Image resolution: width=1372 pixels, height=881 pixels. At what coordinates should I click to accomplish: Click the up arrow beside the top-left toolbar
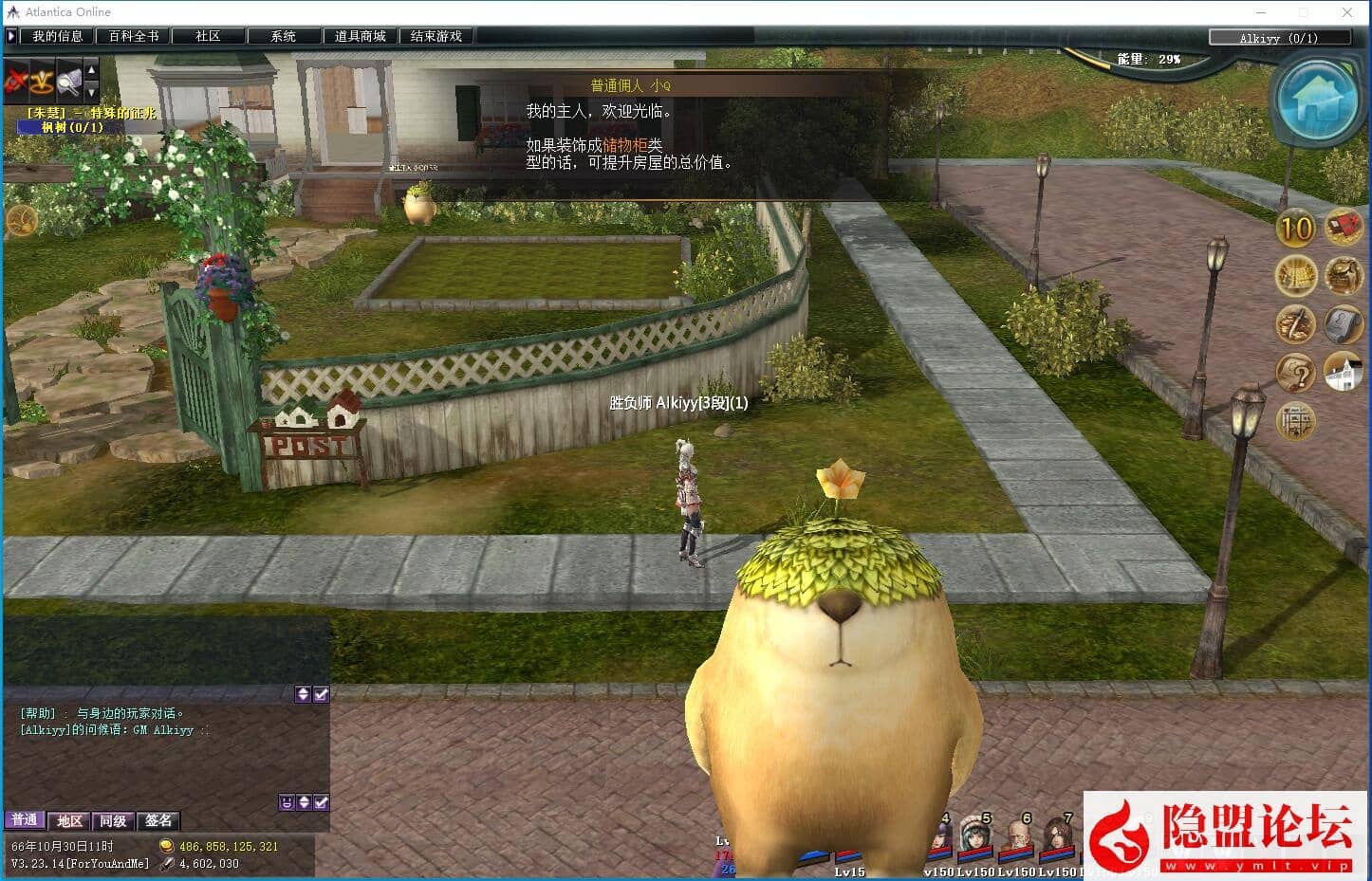click(89, 70)
